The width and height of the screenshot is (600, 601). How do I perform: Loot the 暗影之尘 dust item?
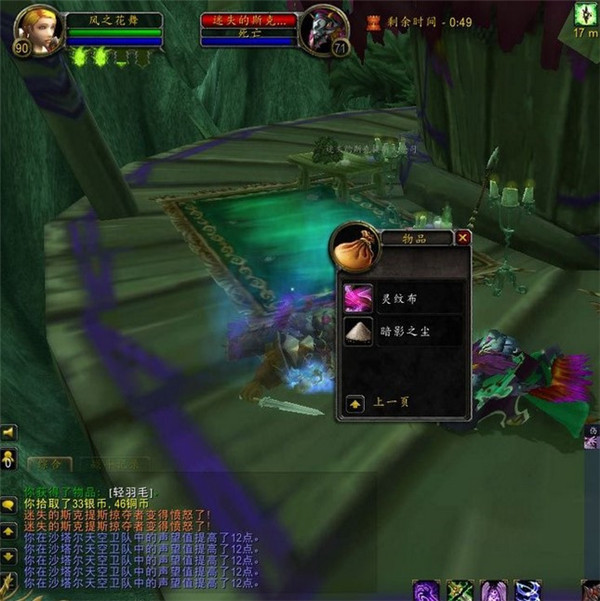[x=359, y=332]
